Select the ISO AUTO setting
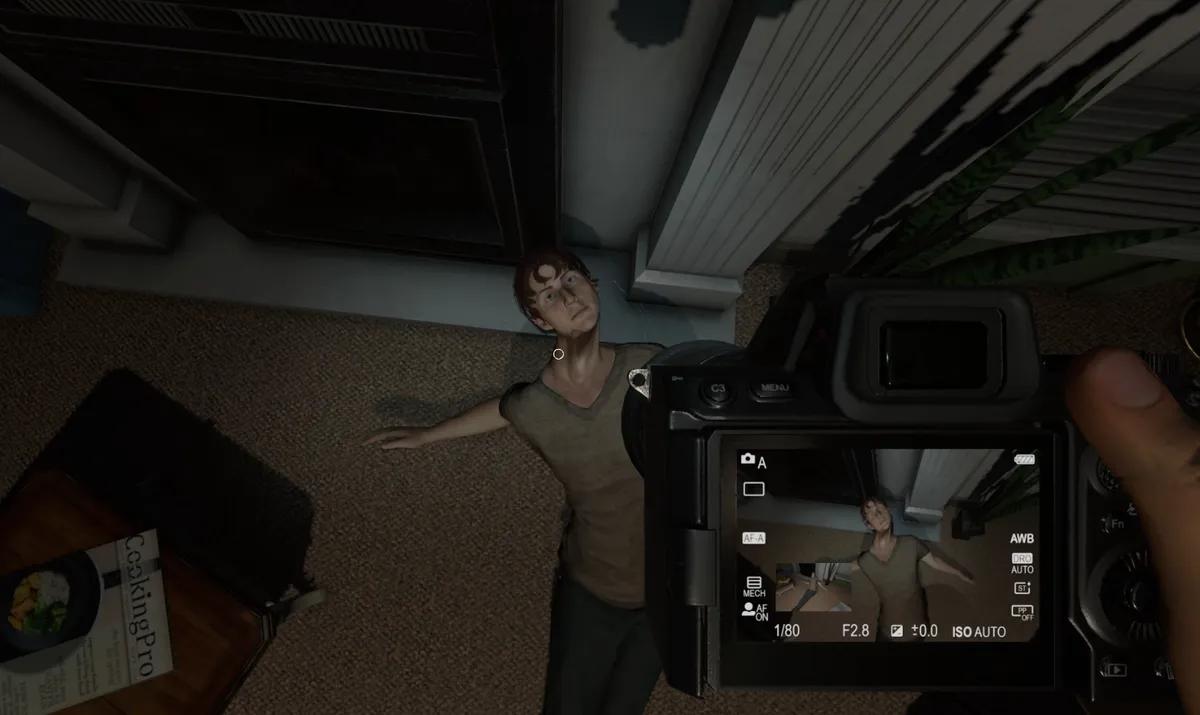The image size is (1200, 715). (x=978, y=631)
